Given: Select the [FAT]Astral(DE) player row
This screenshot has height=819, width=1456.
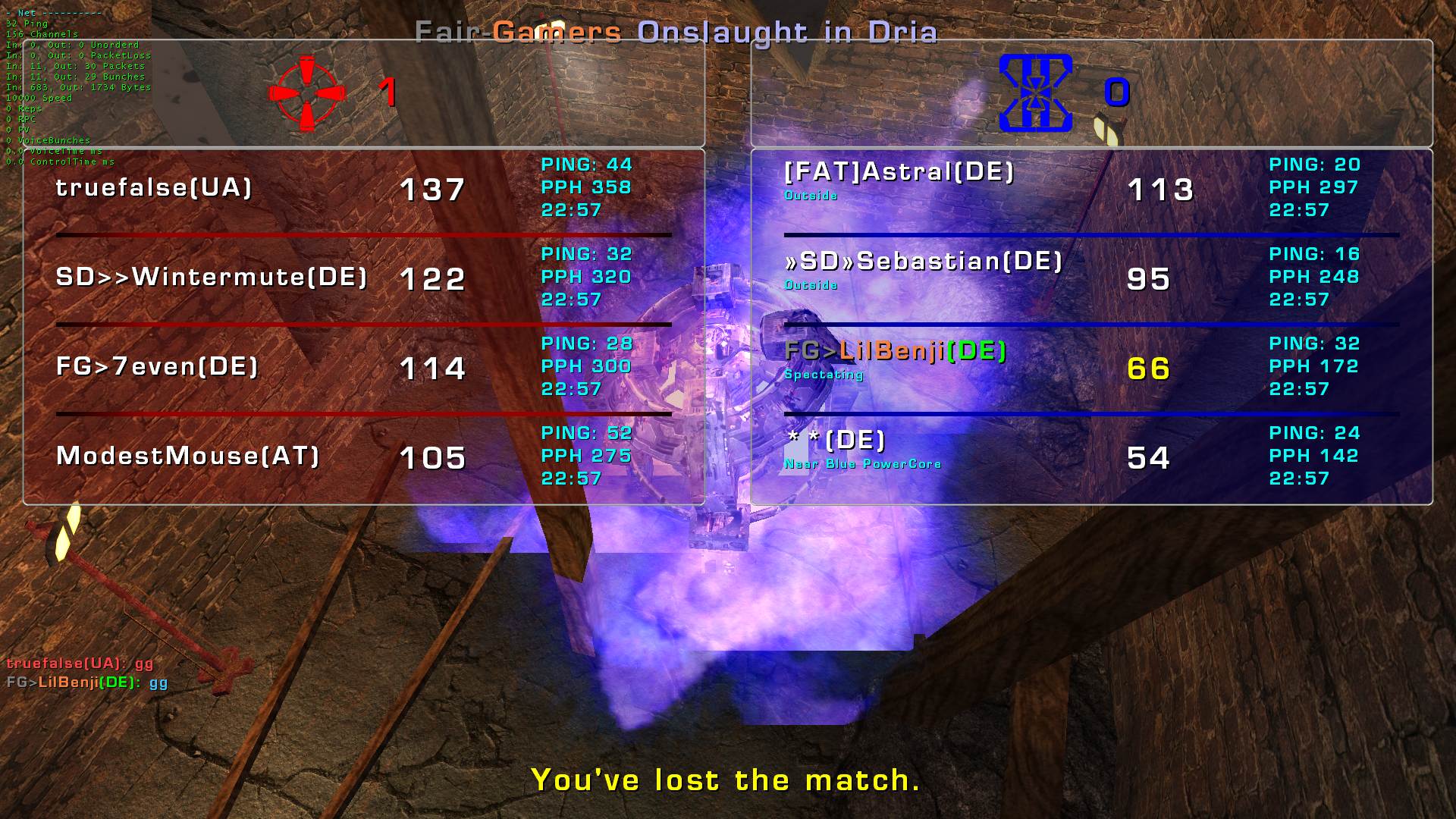Looking at the screenshot, I should tap(899, 173).
